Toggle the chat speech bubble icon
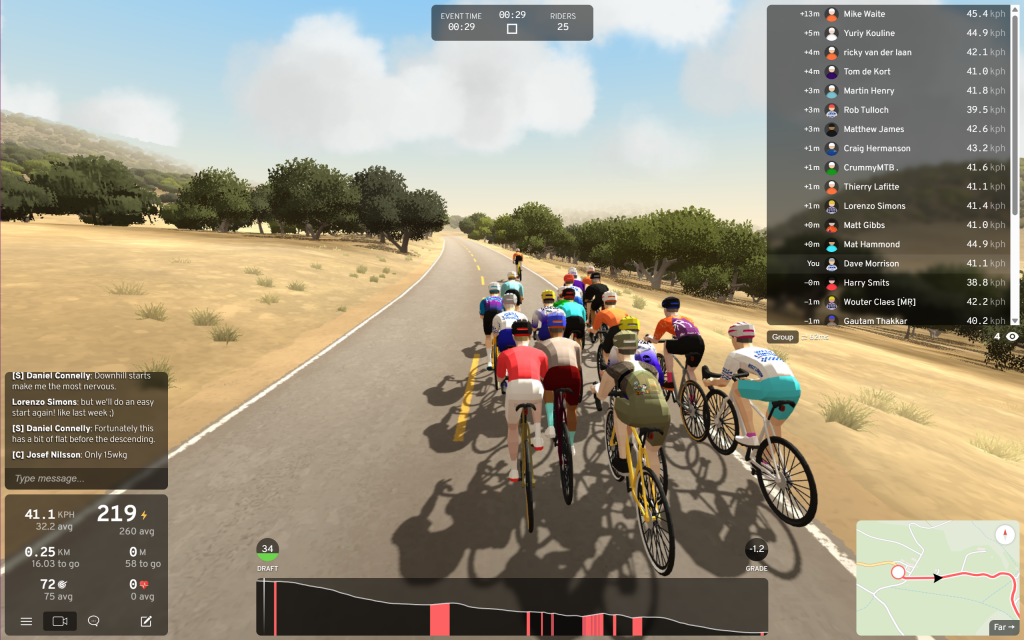 (94, 621)
